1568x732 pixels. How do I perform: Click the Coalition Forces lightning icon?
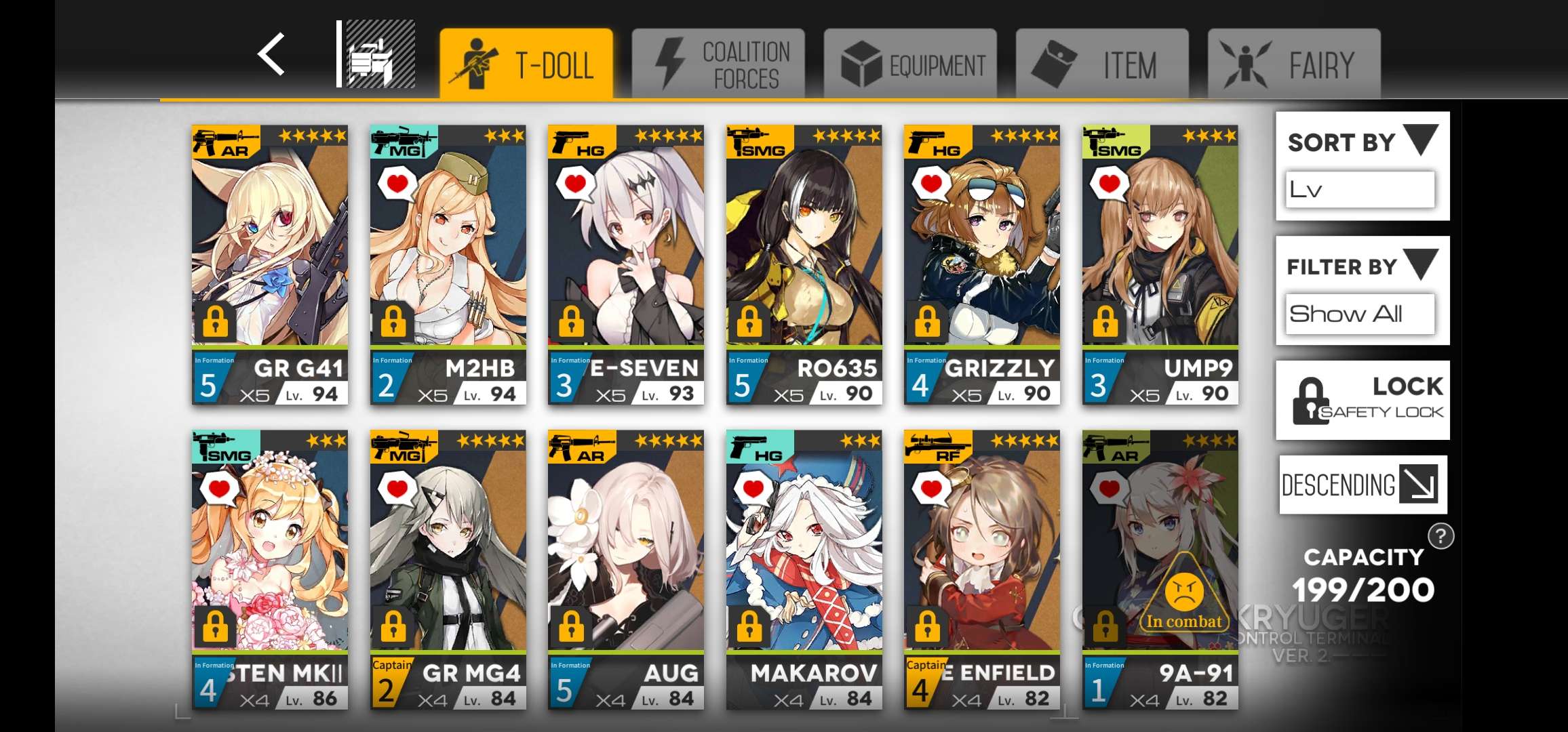670,61
